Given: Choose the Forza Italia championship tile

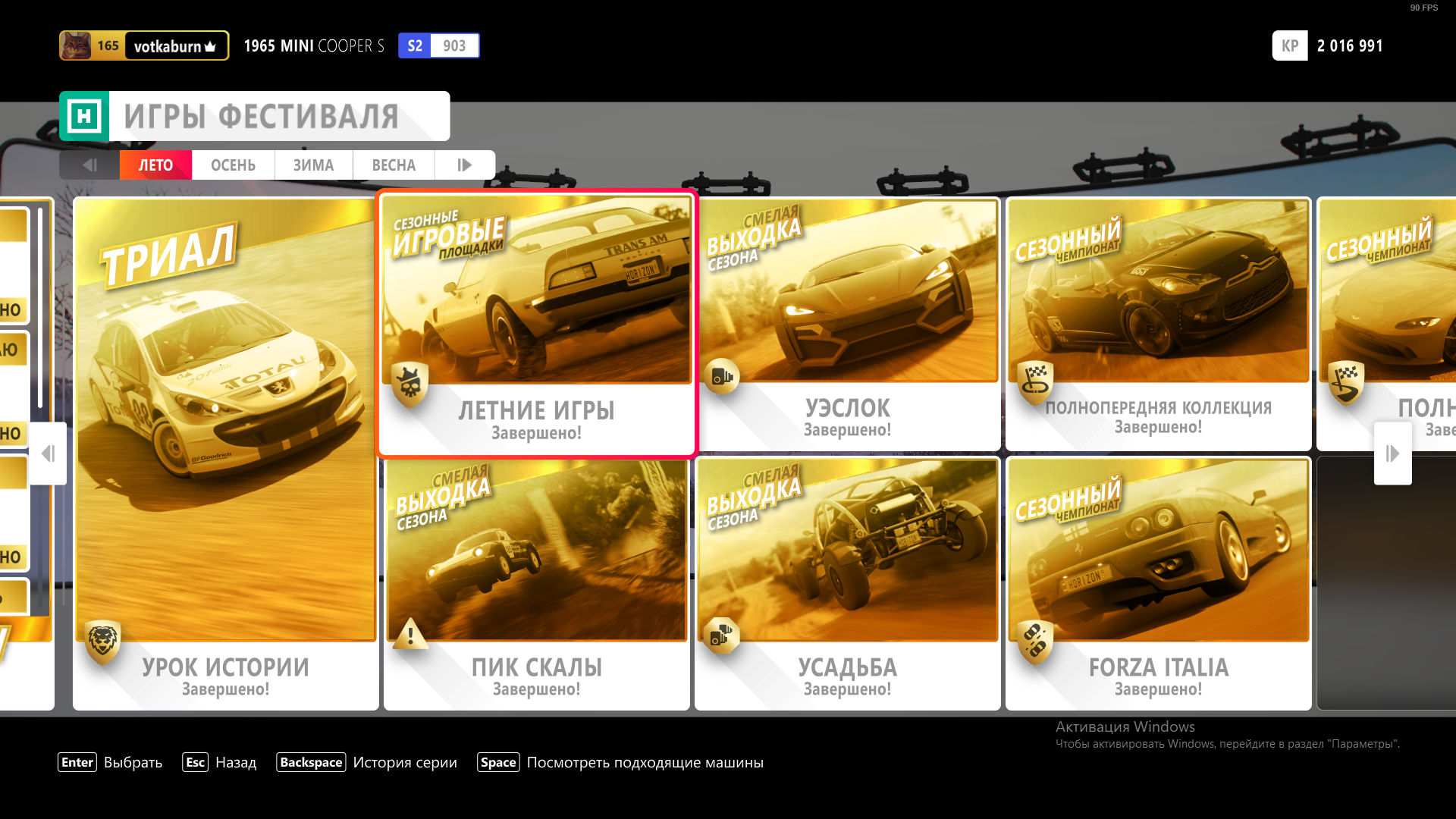Looking at the screenshot, I should [x=1159, y=582].
